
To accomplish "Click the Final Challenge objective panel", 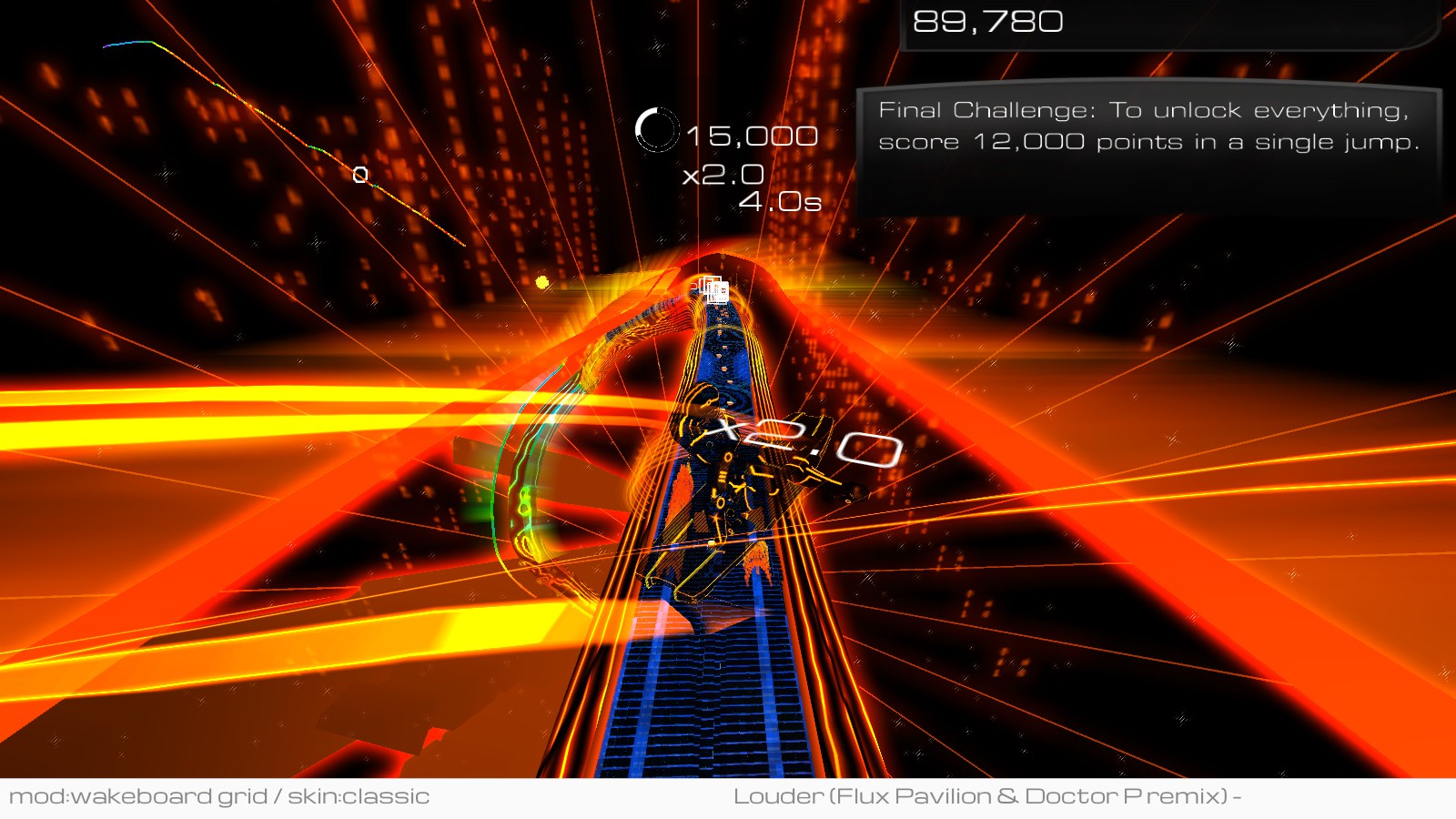I will coord(1148,127).
